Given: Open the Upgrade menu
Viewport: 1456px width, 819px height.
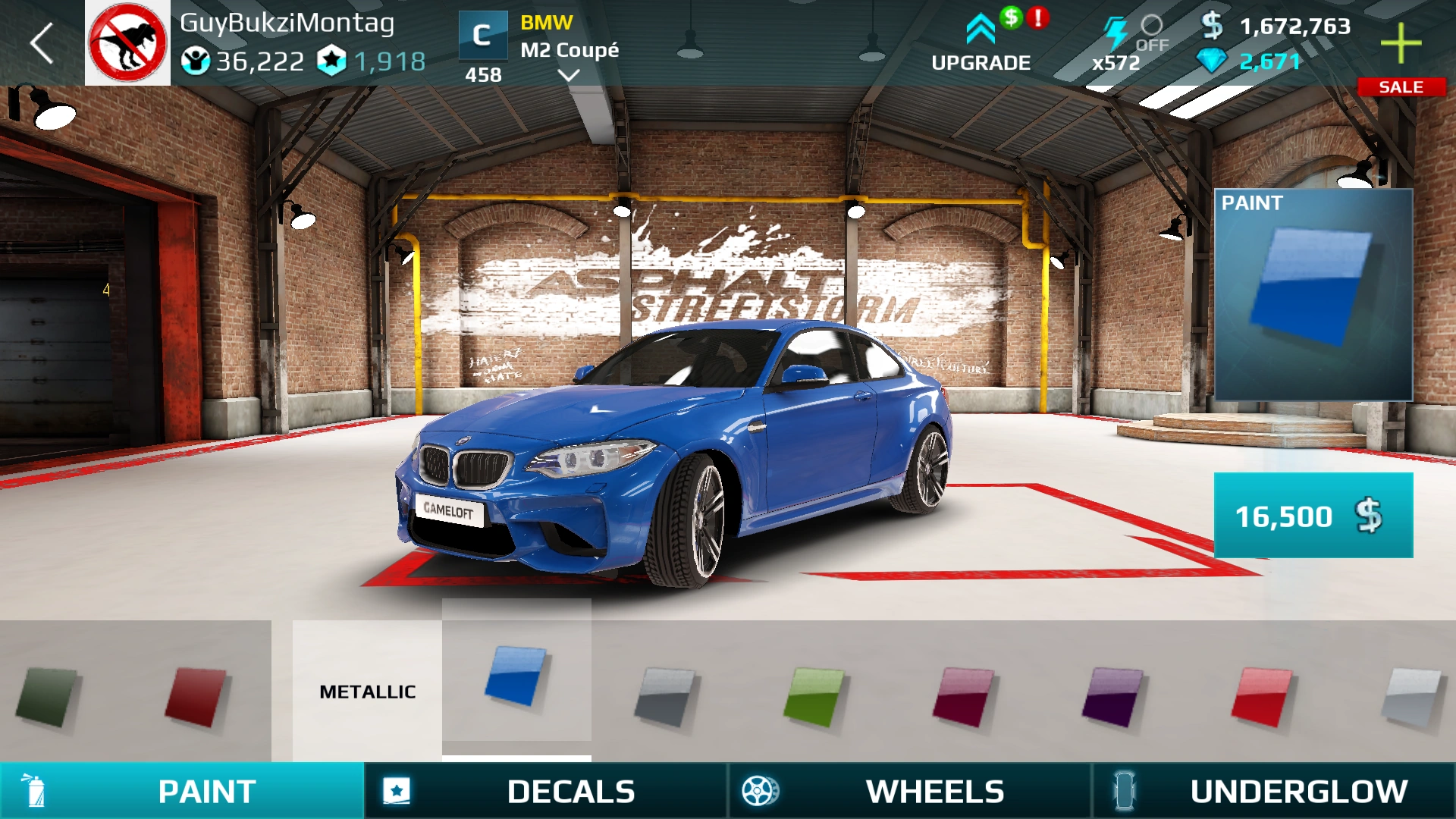Looking at the screenshot, I should click(981, 44).
